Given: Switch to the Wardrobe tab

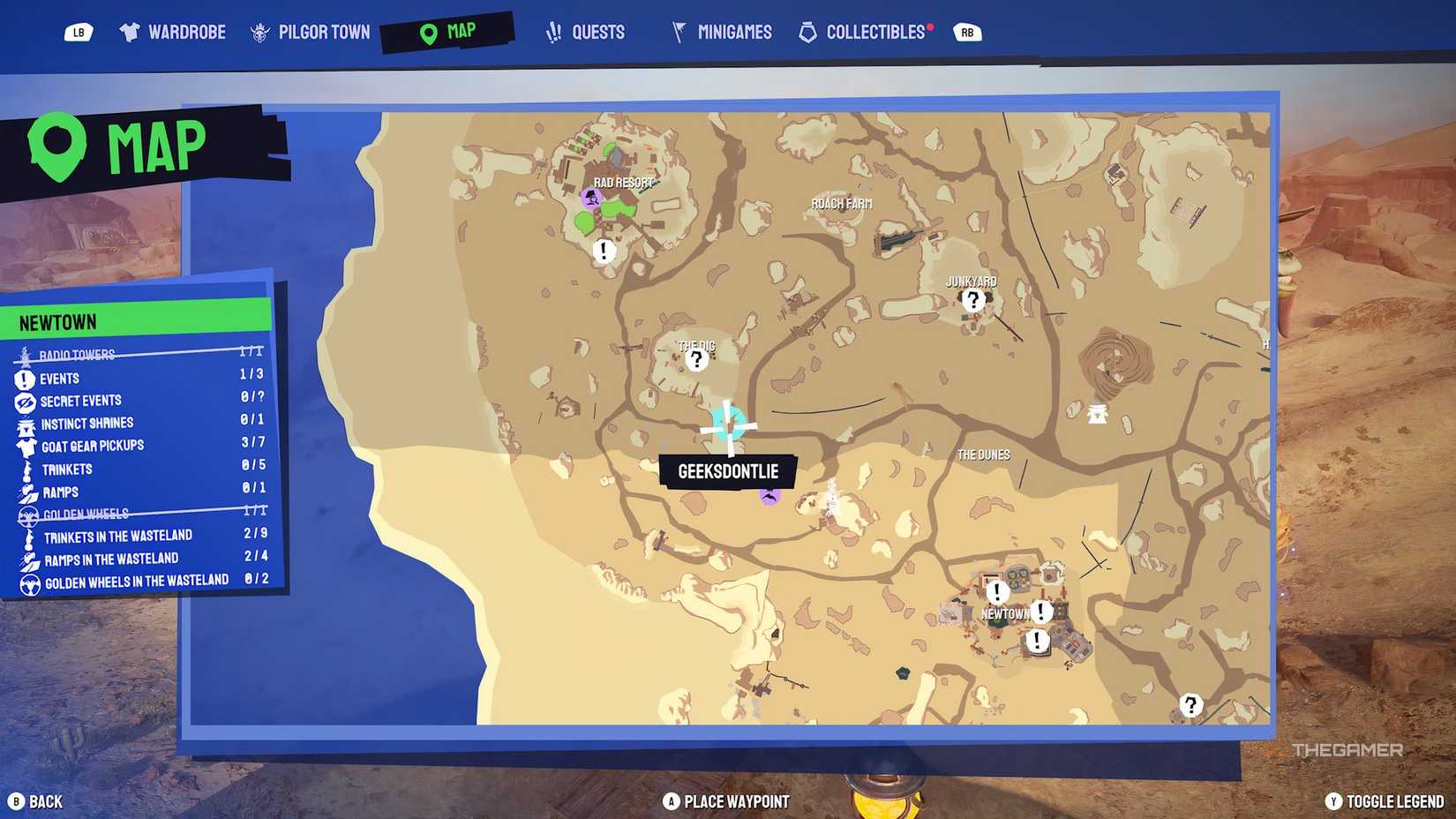Looking at the screenshot, I should (172, 31).
